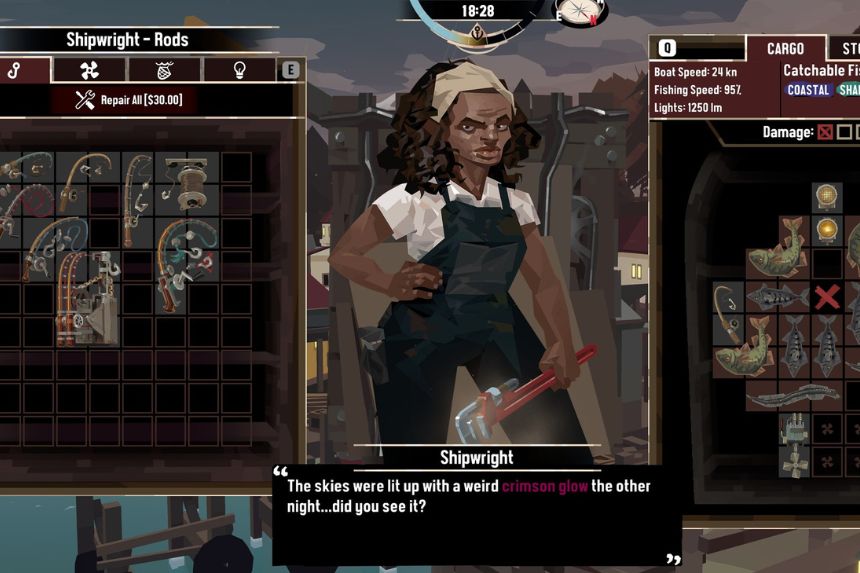
Task: Open the engines propeller tab
Action: point(89,69)
